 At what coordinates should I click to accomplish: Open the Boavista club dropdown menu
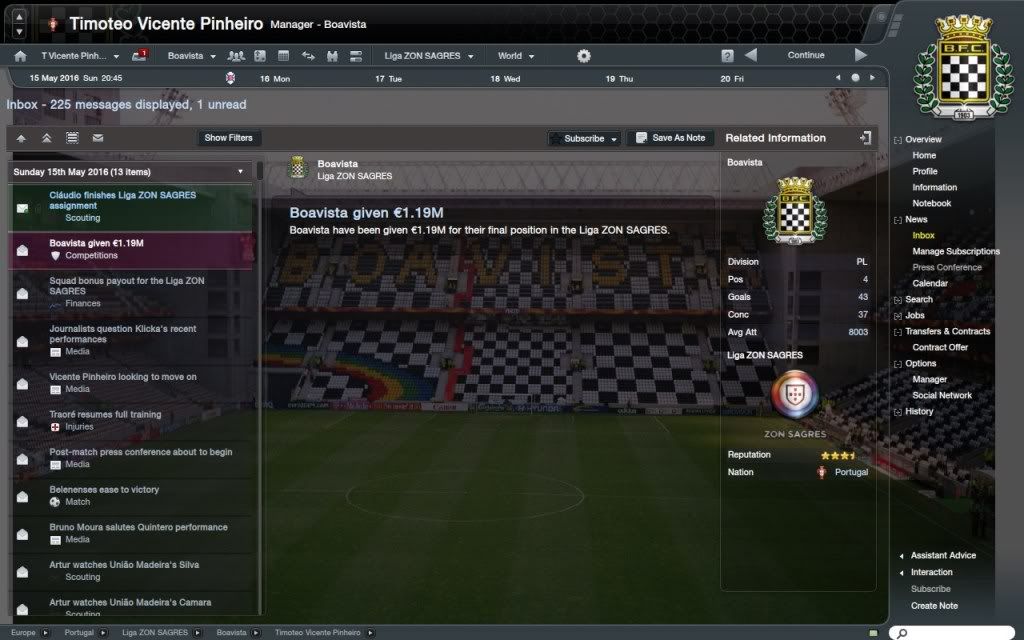pos(190,56)
